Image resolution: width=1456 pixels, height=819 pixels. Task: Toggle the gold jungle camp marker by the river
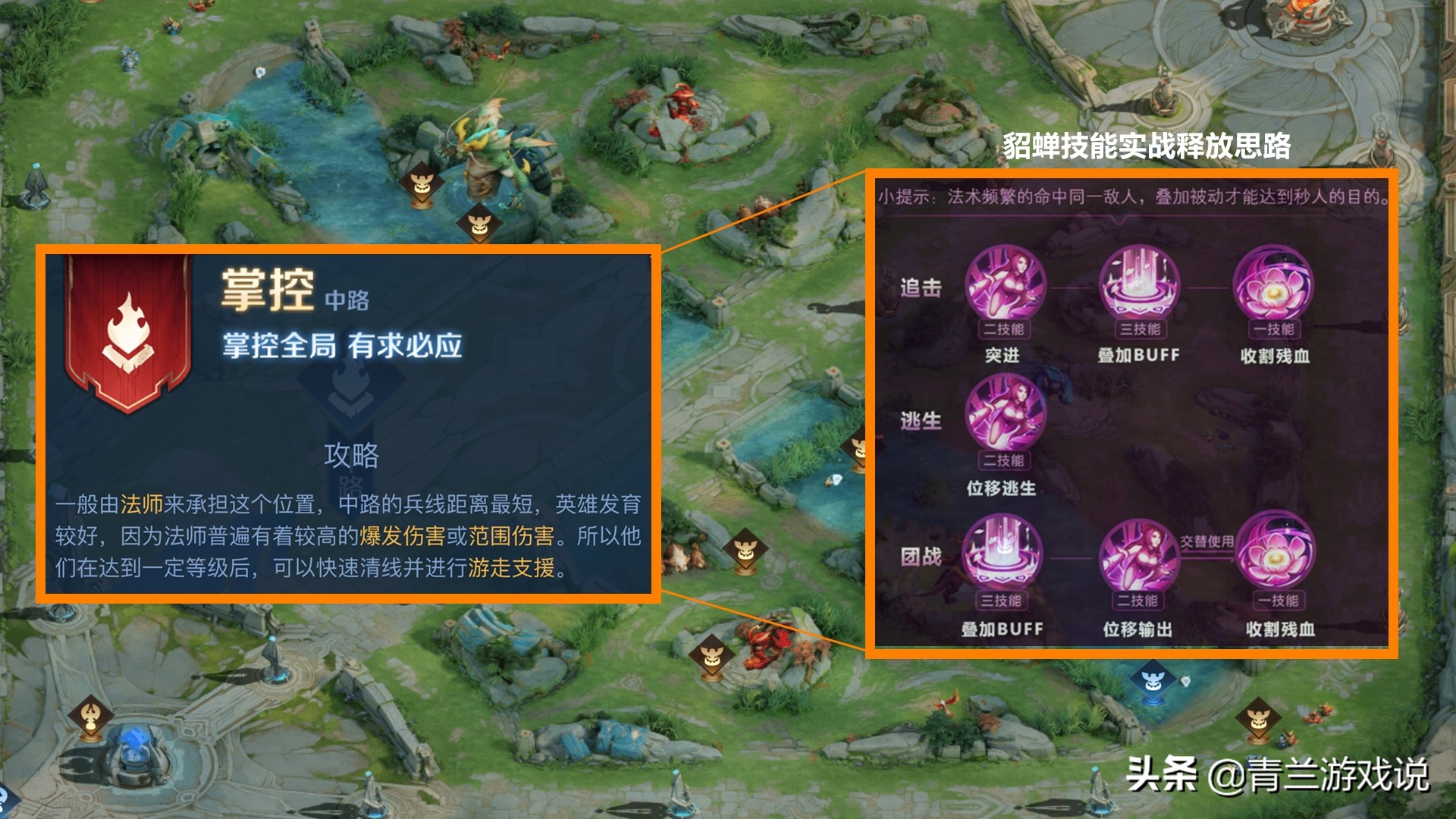coord(423,182)
